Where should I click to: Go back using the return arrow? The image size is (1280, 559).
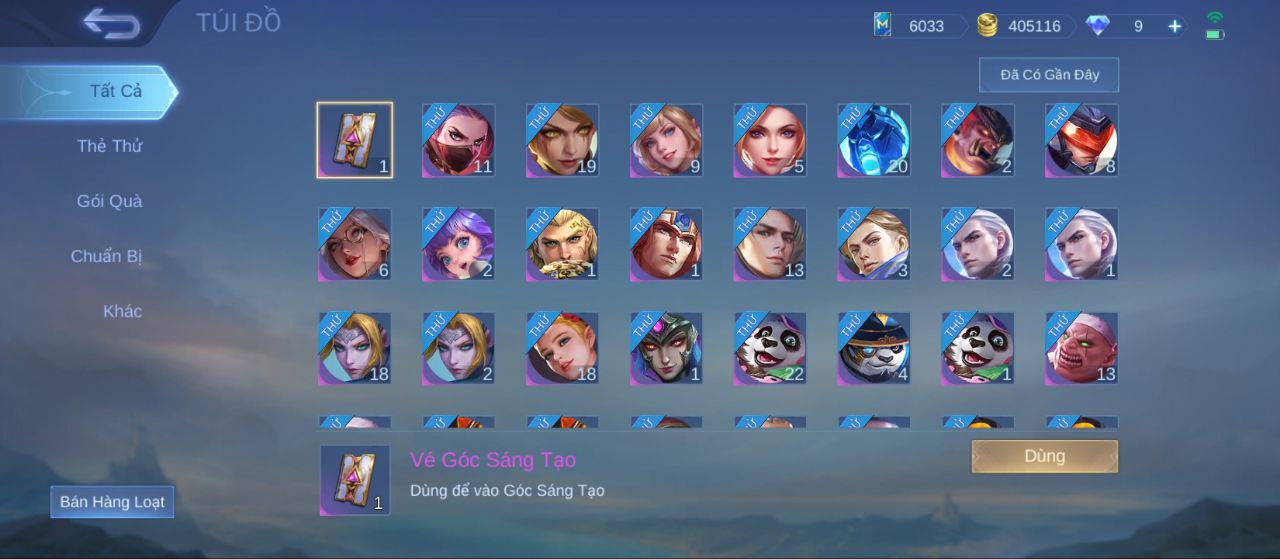[111, 23]
